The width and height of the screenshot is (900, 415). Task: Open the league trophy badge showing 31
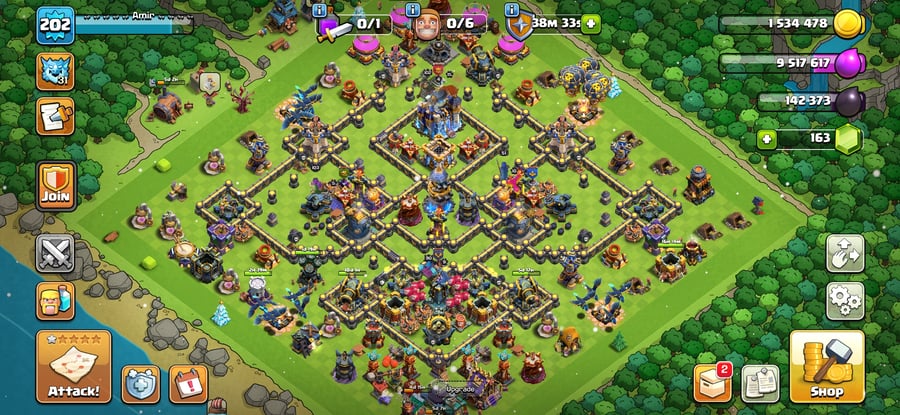coord(54,71)
